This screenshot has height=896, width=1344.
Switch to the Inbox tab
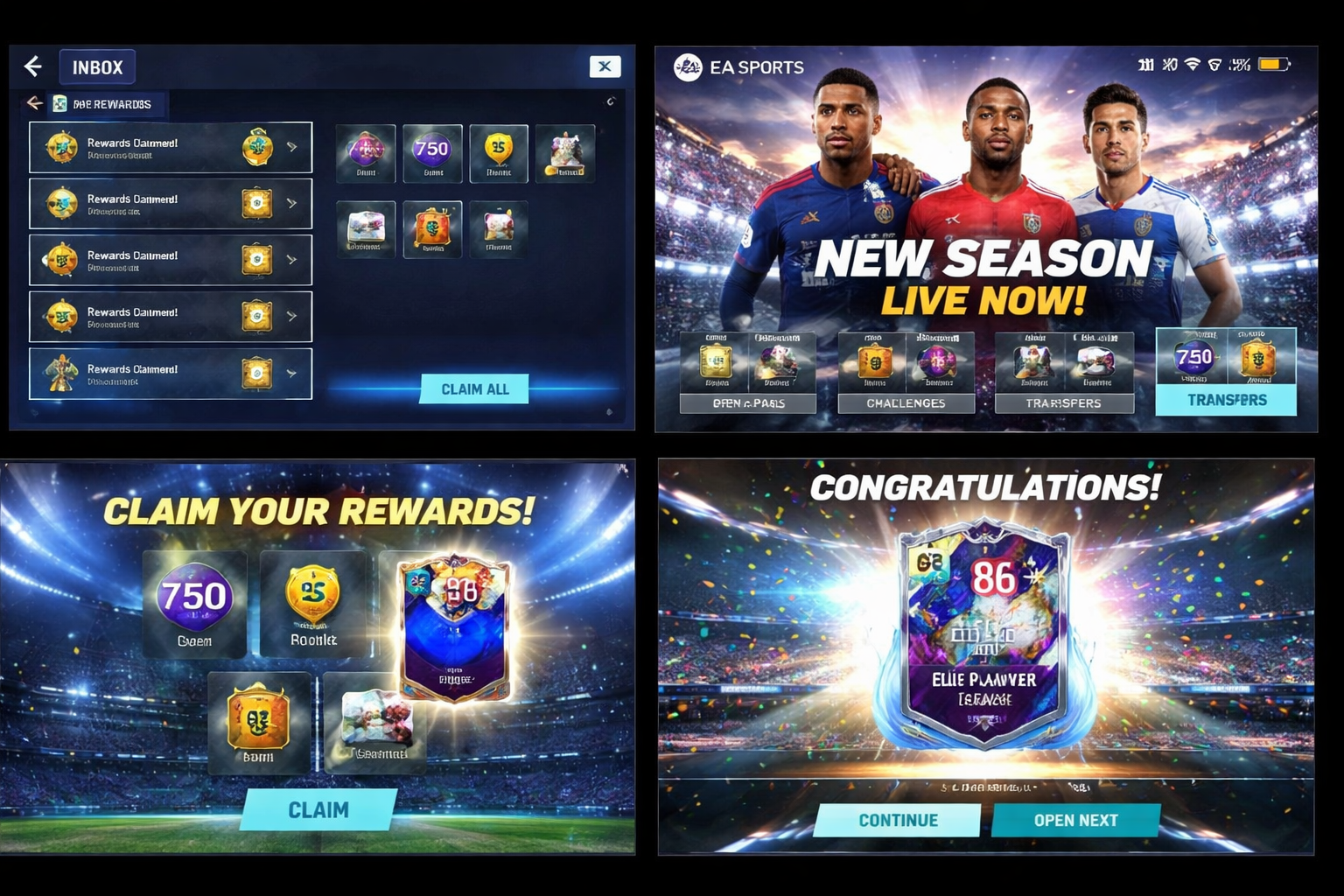(97, 66)
